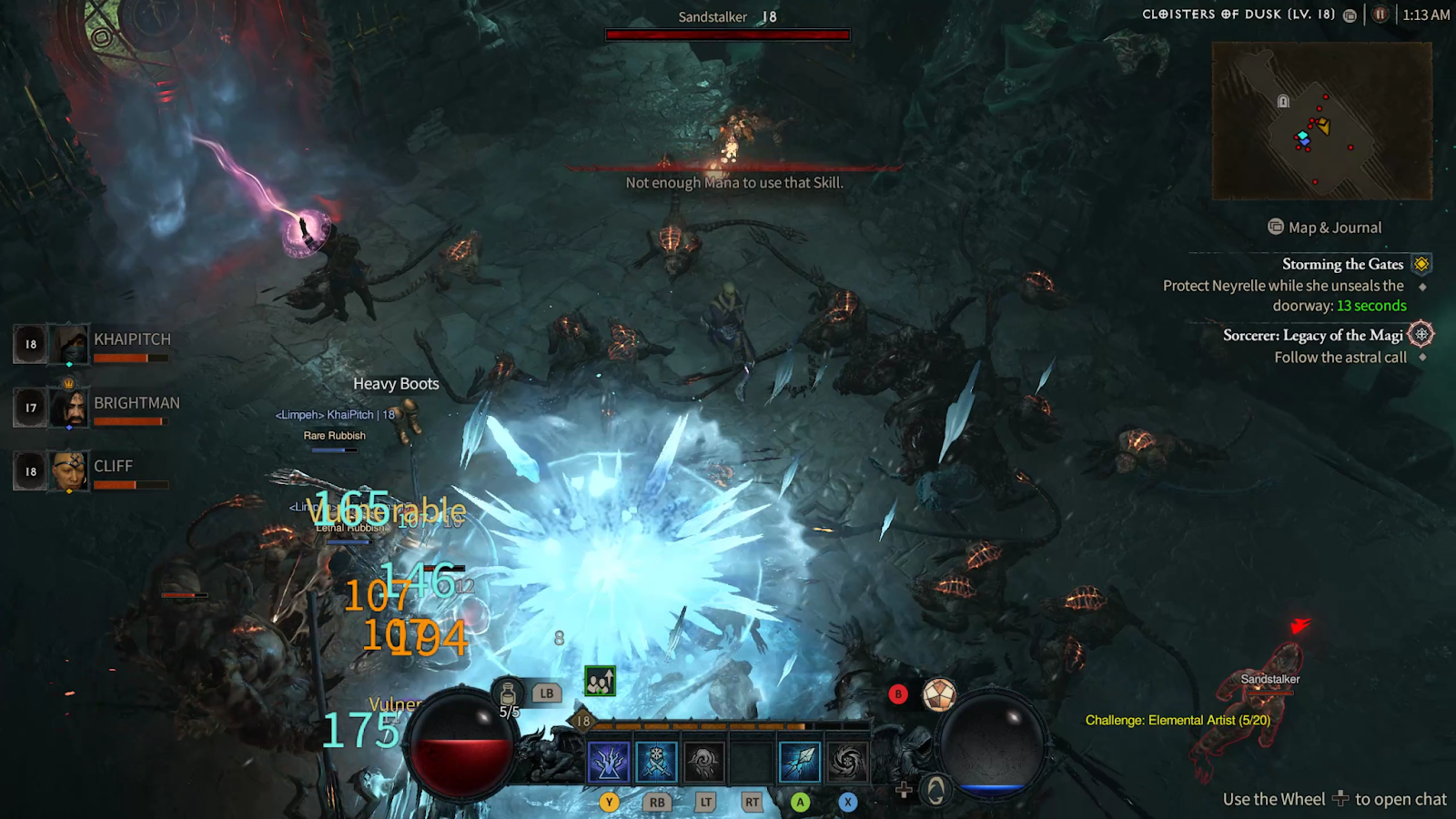This screenshot has width=1456, height=819.
Task: Choose Cliff's party portrait
Action: [69, 471]
